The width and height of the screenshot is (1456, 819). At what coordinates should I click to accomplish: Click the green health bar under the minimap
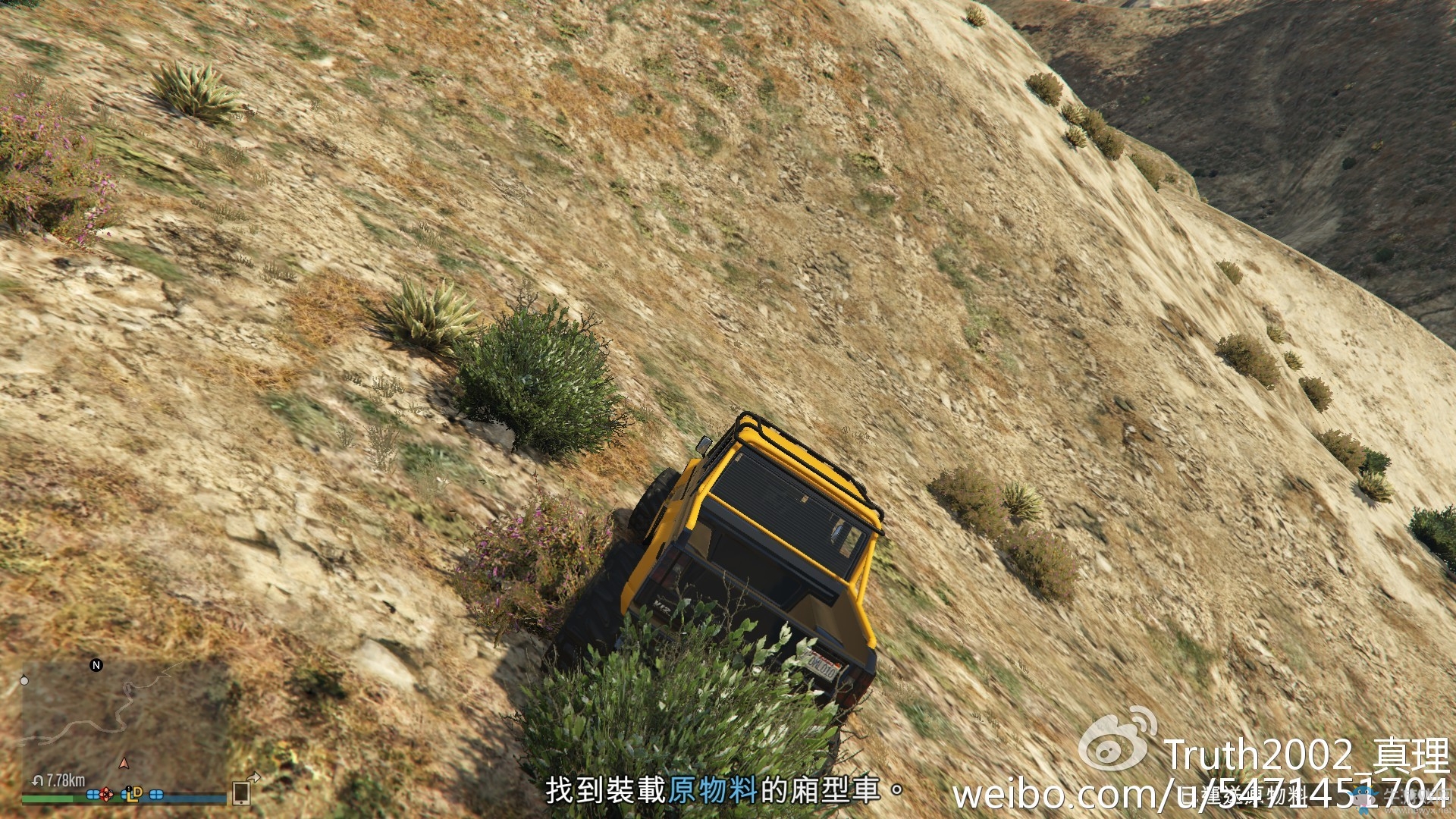click(47, 800)
